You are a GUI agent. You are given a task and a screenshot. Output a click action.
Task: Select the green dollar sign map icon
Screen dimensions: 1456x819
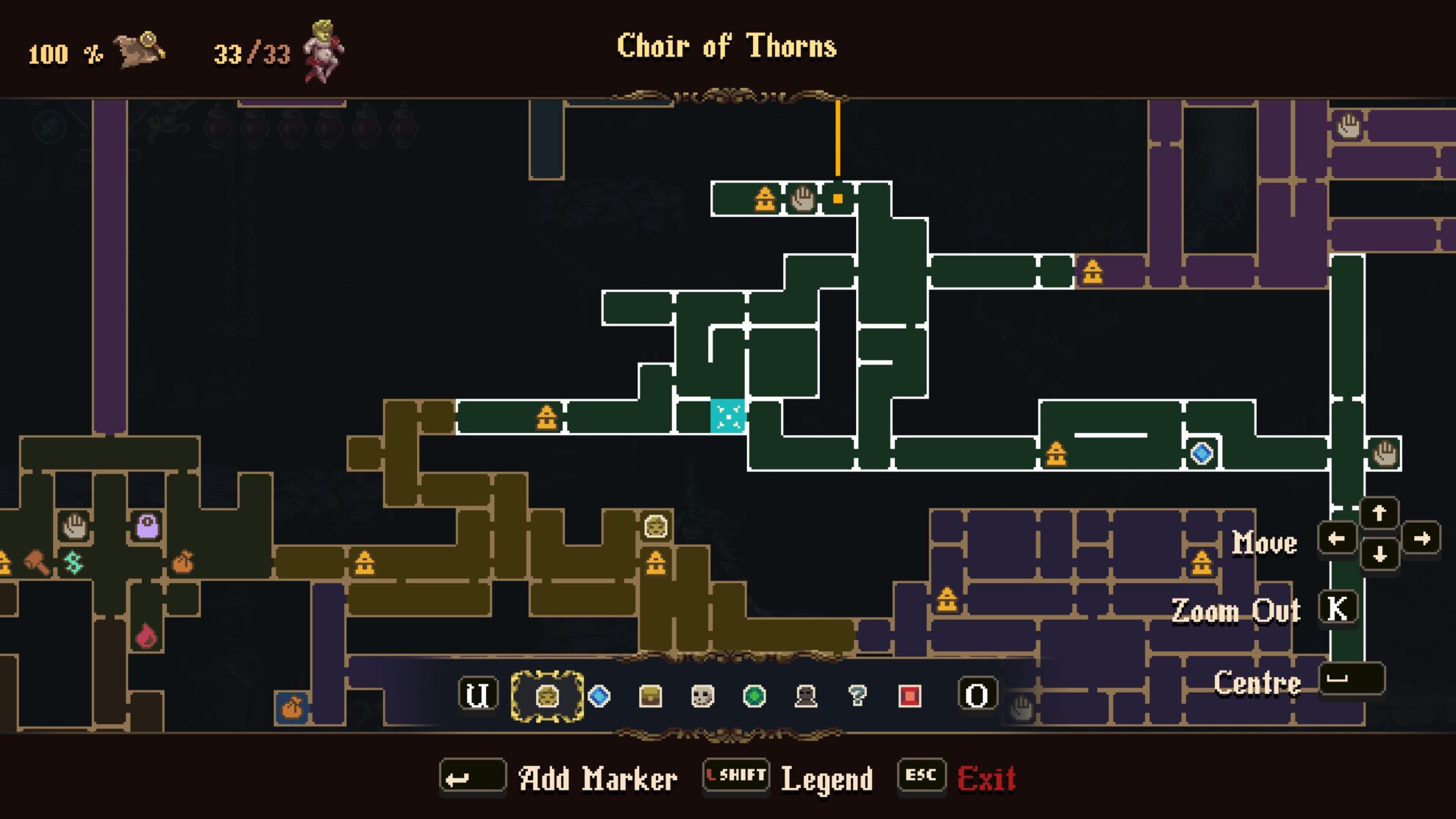tap(74, 563)
